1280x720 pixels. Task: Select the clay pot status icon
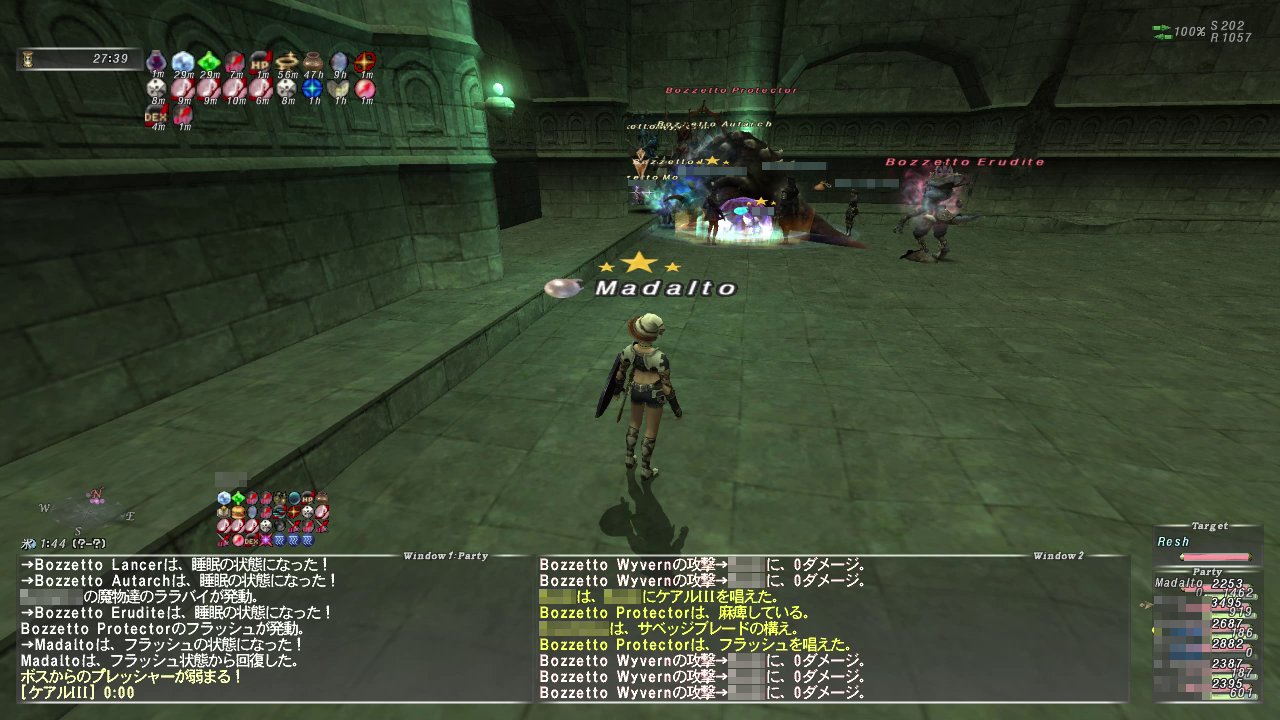click(313, 62)
